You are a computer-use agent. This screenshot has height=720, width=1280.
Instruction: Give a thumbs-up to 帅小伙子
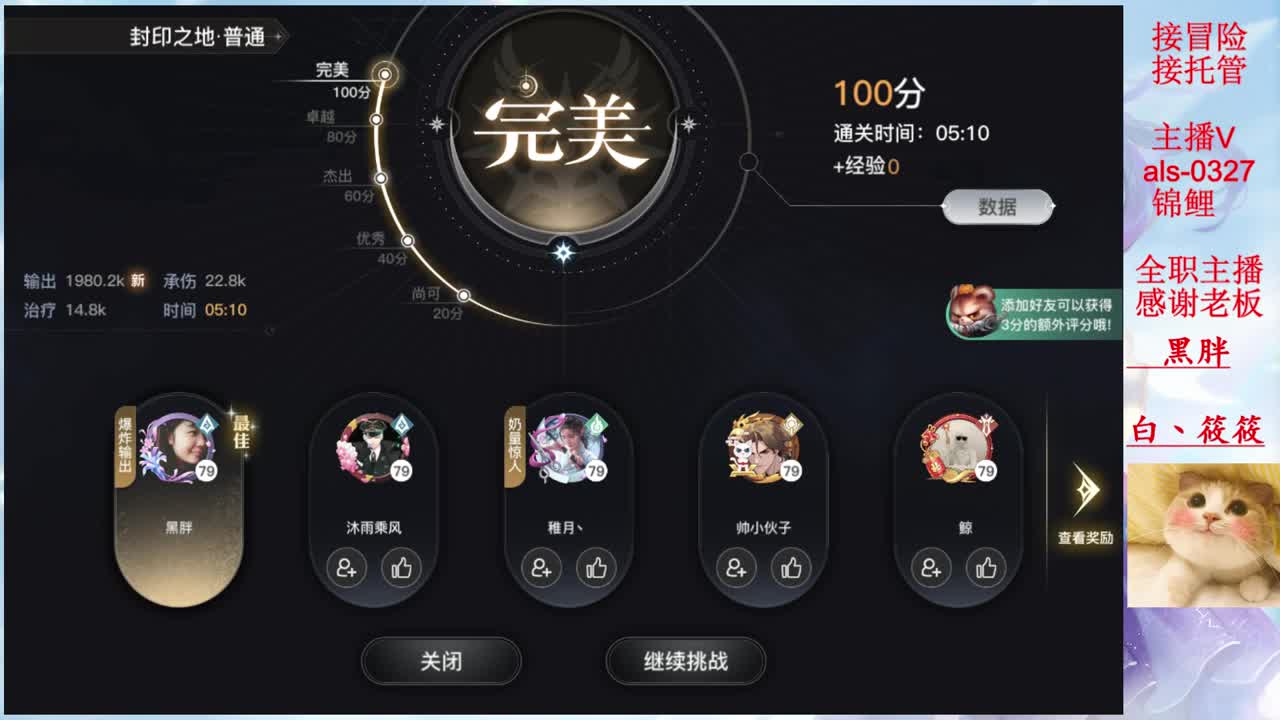791,570
